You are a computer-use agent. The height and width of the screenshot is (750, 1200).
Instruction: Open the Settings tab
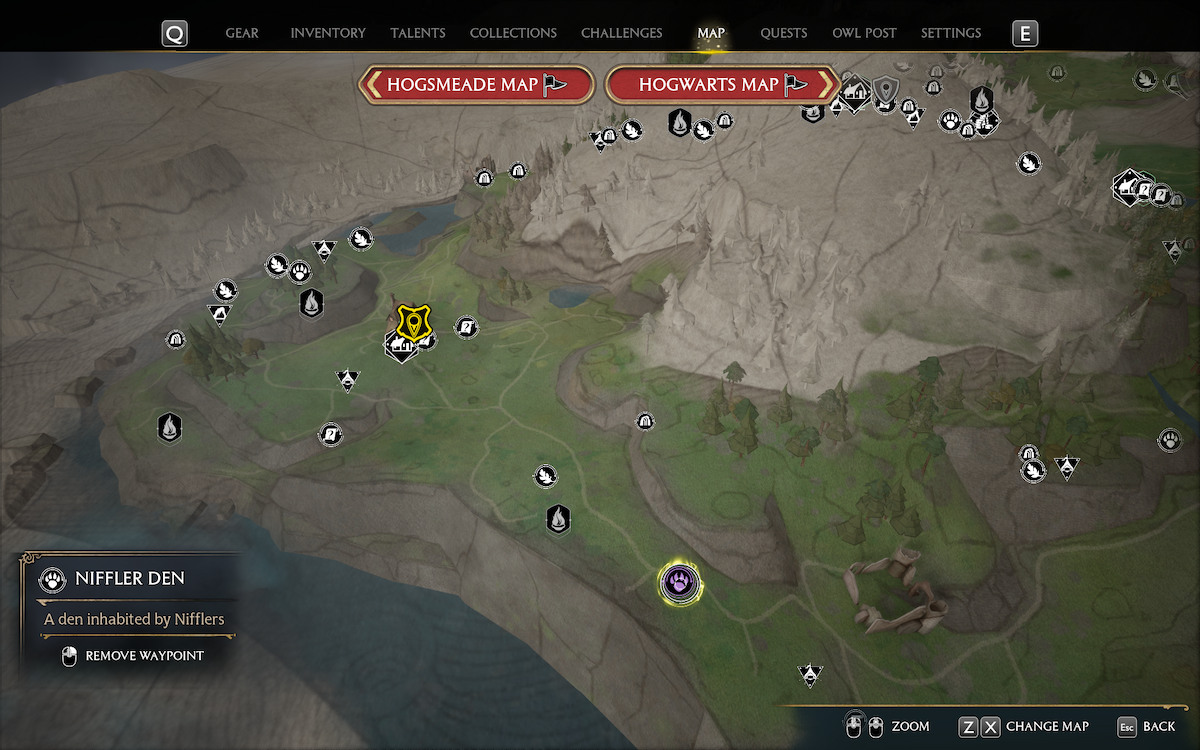pos(951,33)
